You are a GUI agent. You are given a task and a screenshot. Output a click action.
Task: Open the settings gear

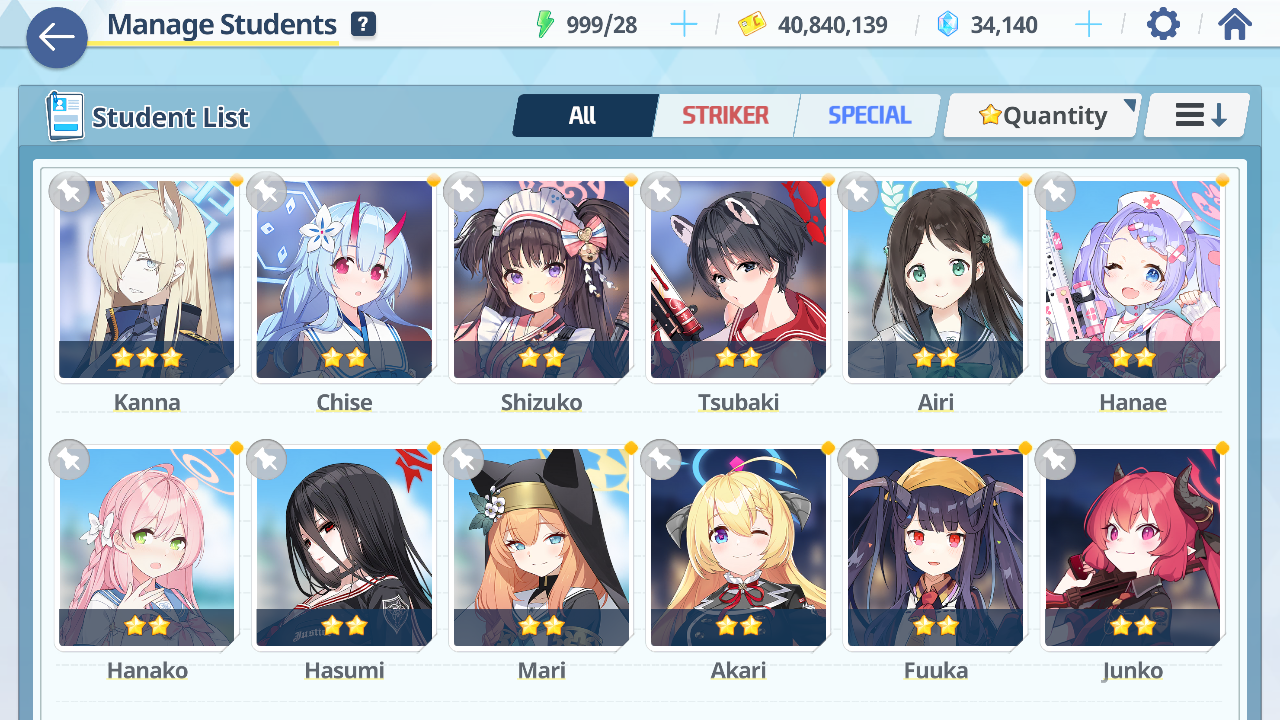(x=1163, y=24)
